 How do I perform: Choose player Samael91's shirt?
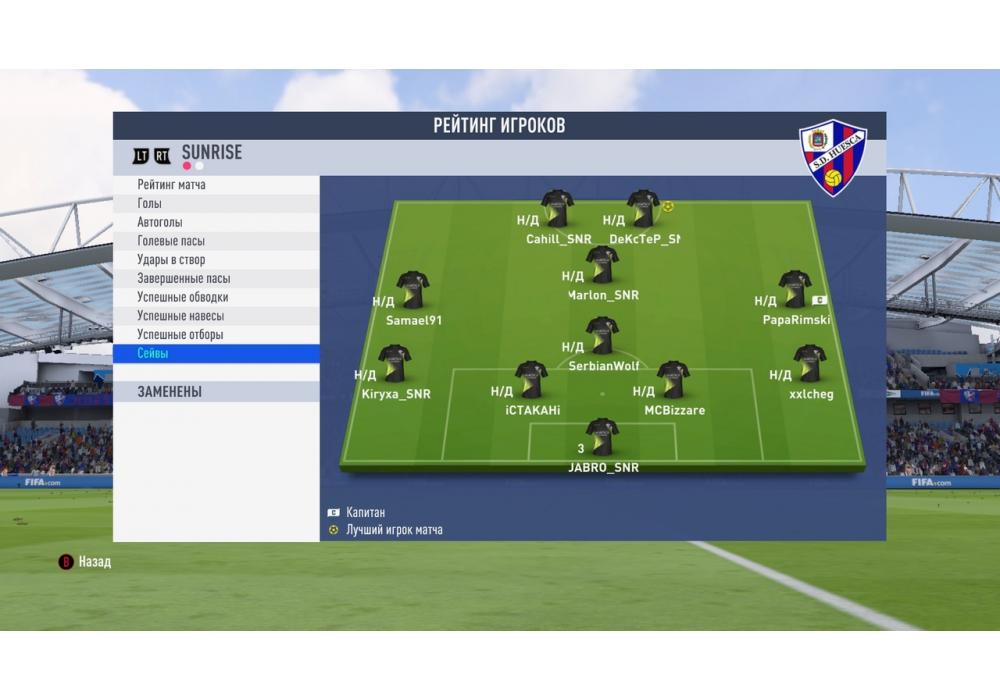[x=412, y=290]
